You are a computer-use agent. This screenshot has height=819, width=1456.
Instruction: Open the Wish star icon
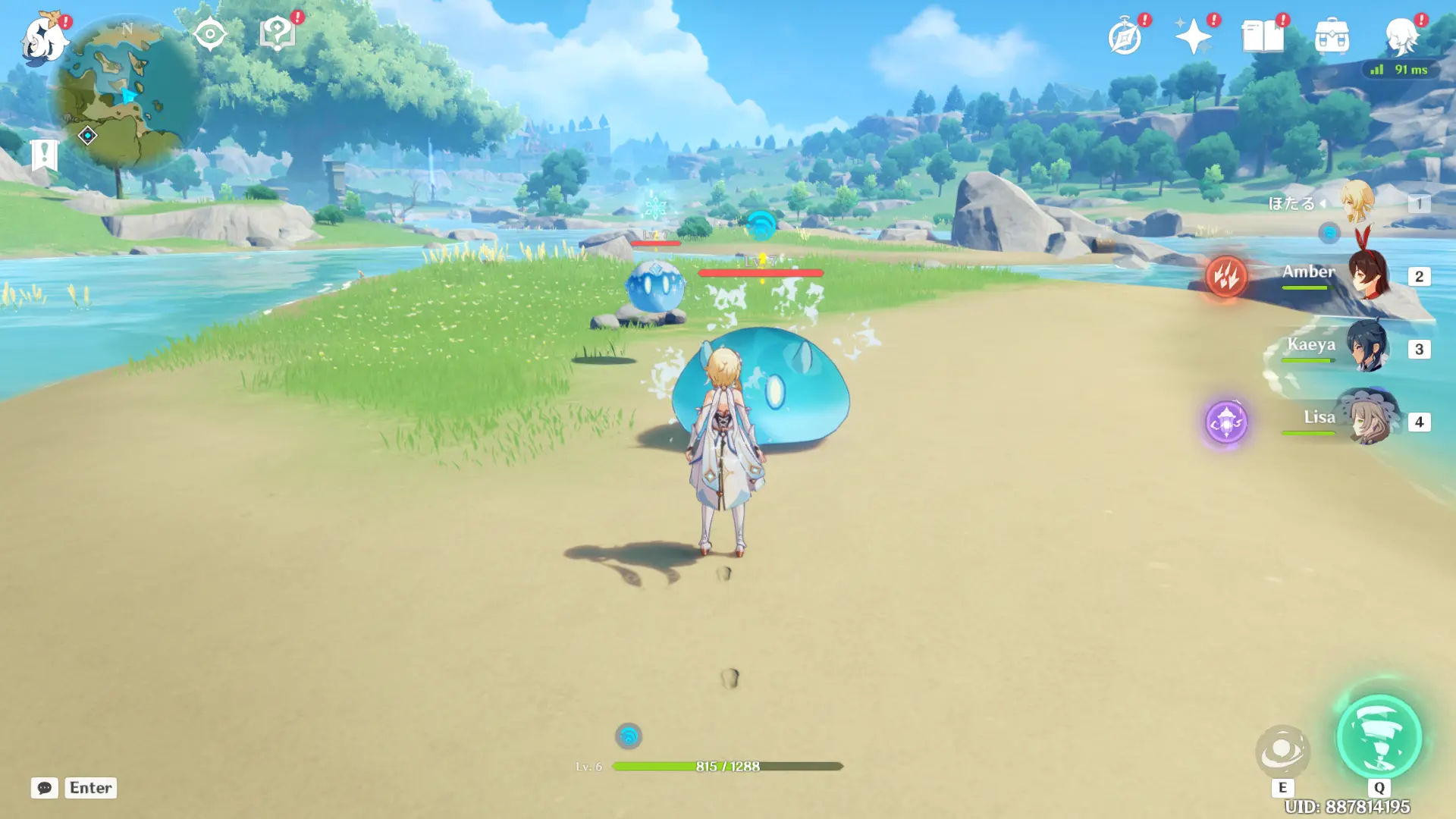pos(1193,36)
